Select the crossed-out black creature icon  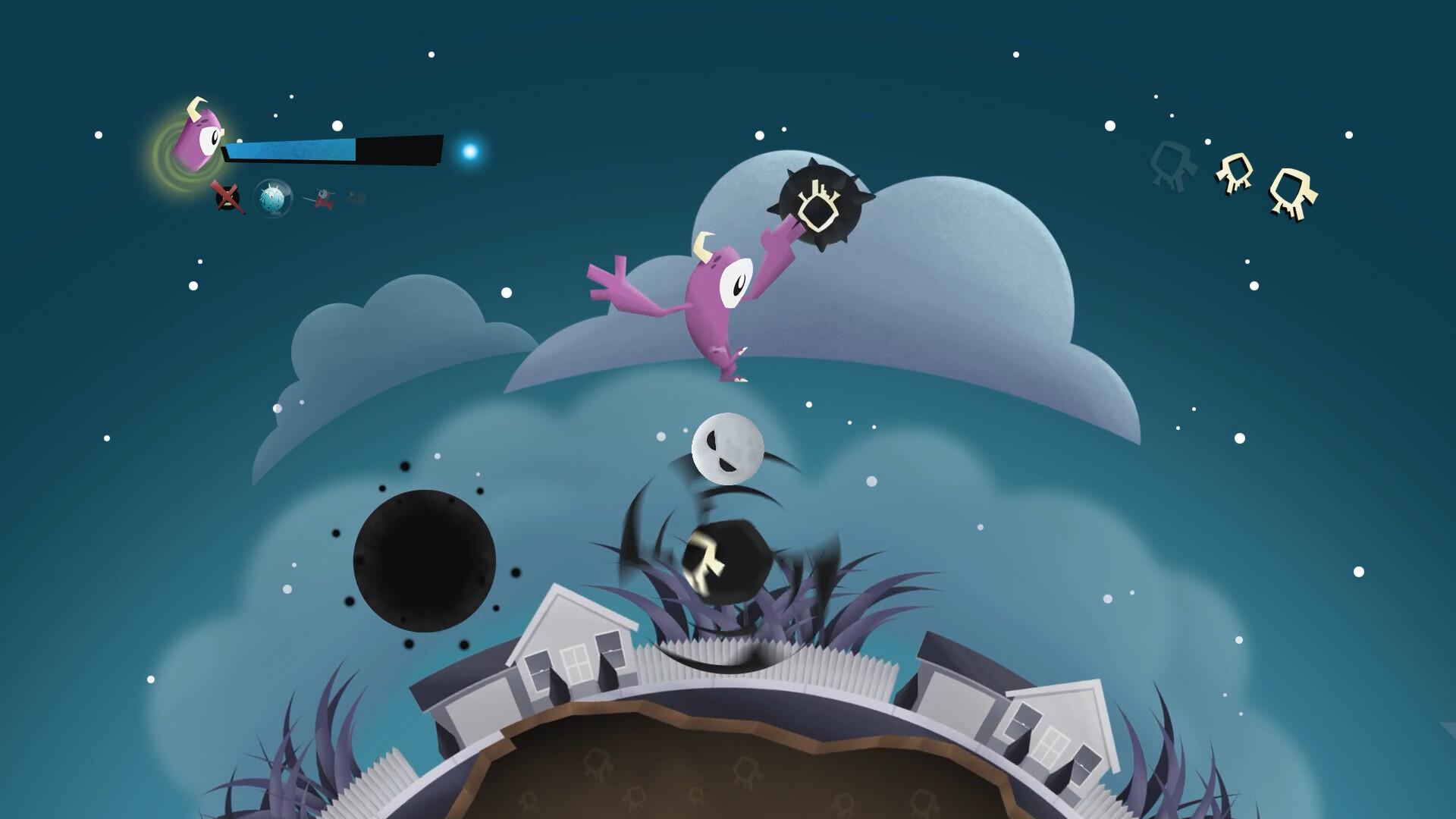(x=227, y=198)
